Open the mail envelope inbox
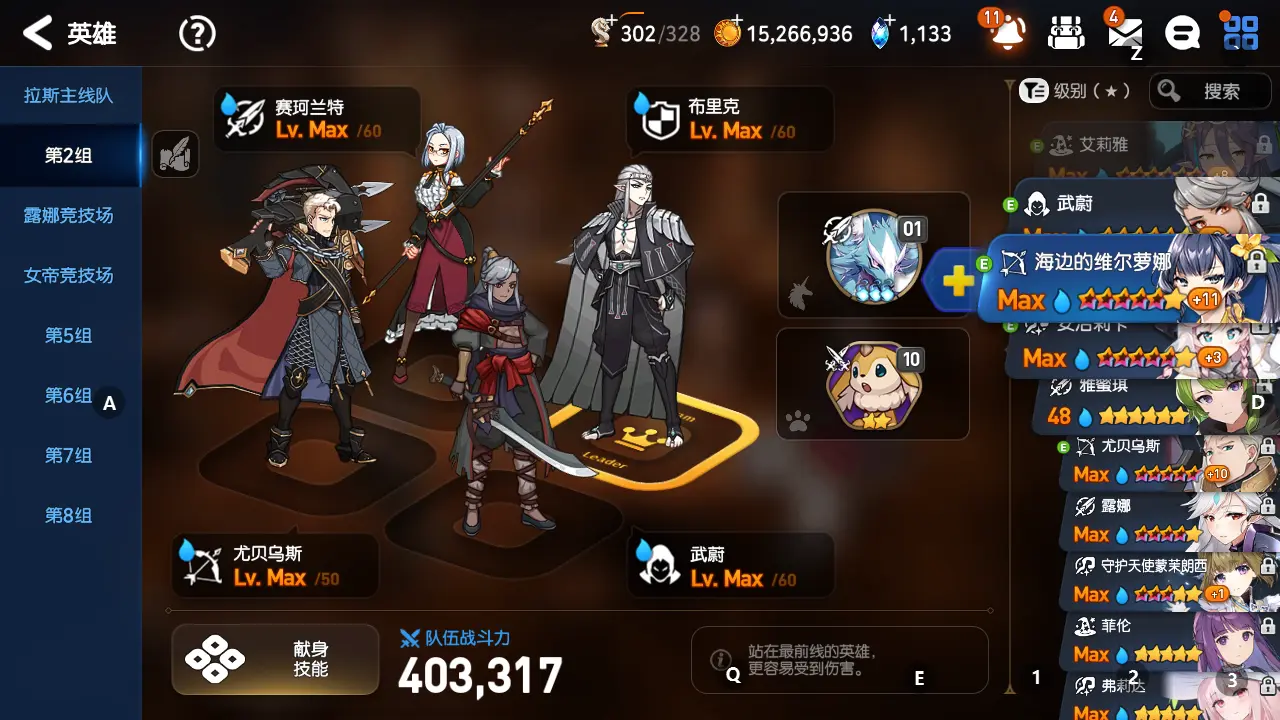The image size is (1280, 720). pyautogui.click(x=1125, y=34)
